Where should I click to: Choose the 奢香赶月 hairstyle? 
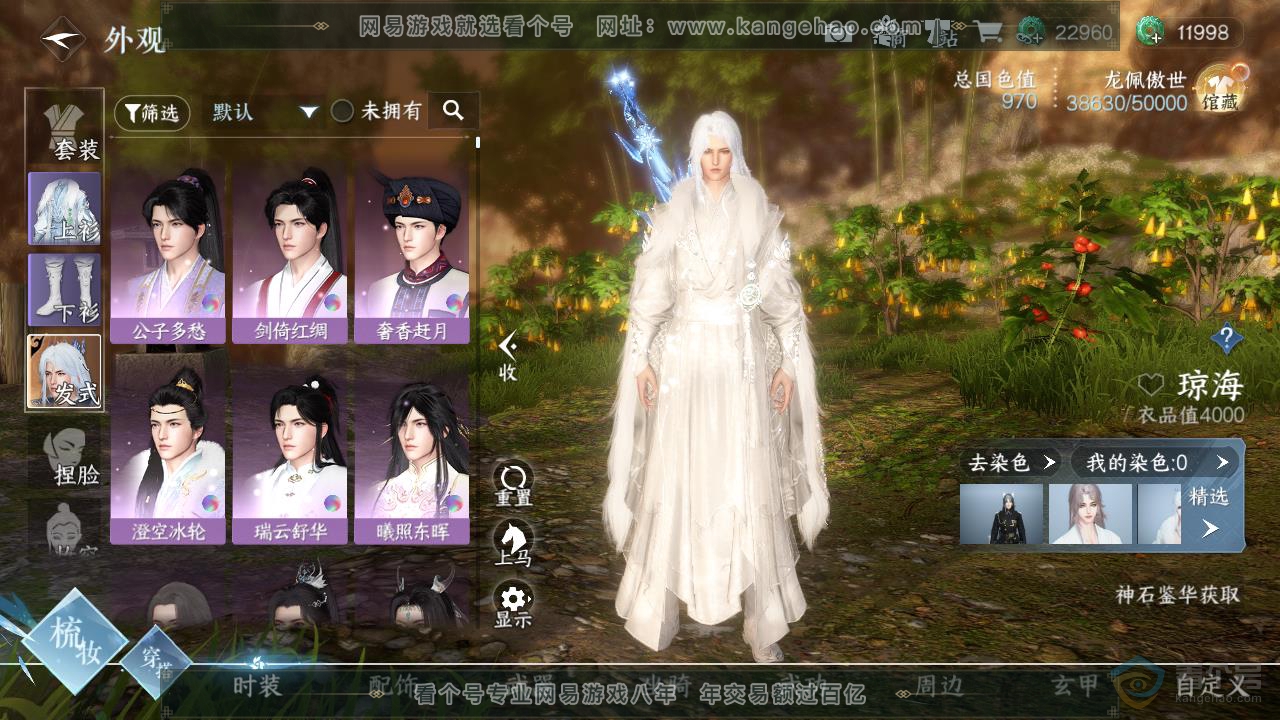tap(412, 256)
